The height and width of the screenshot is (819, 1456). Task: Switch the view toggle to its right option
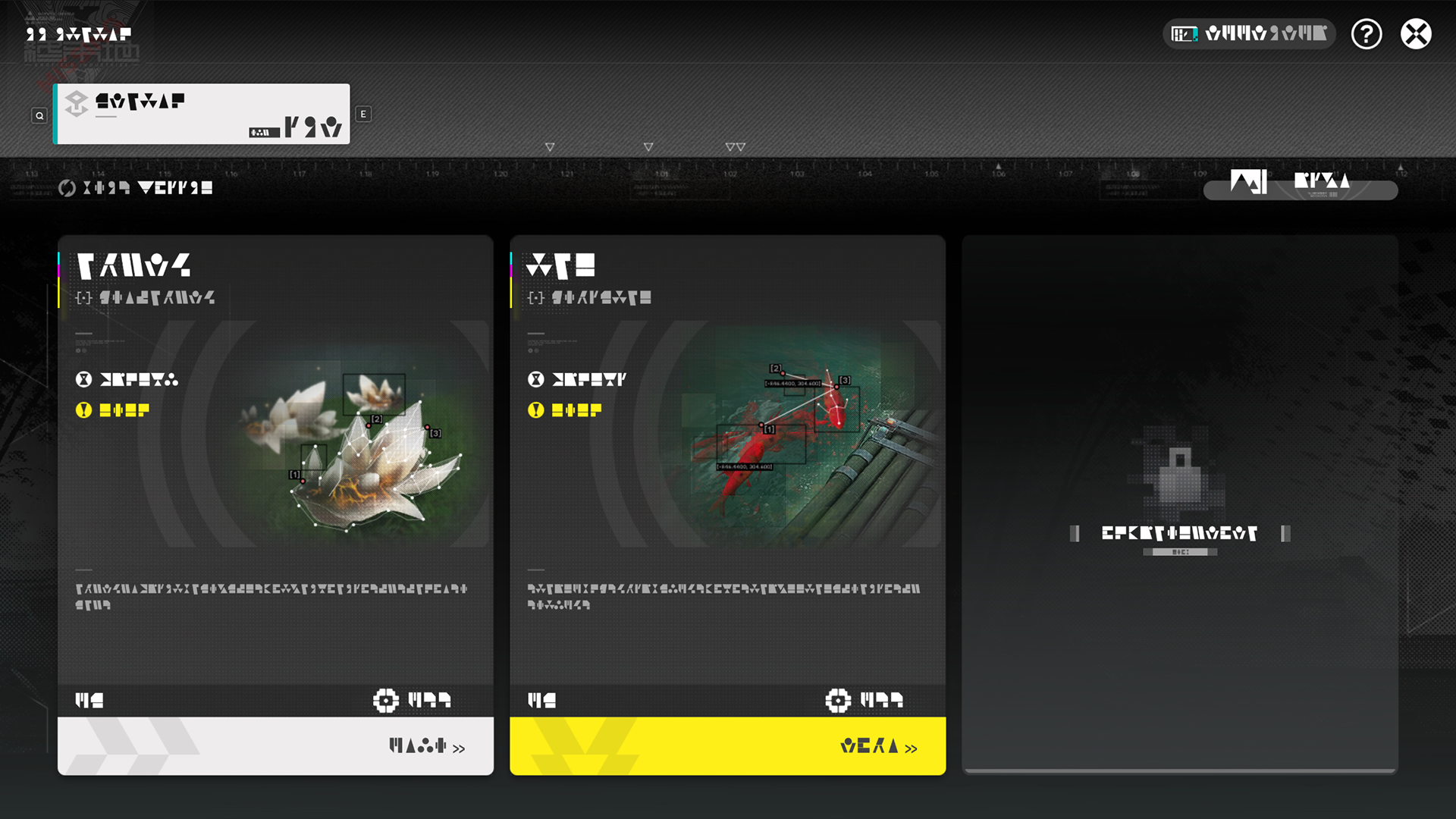click(x=1322, y=182)
